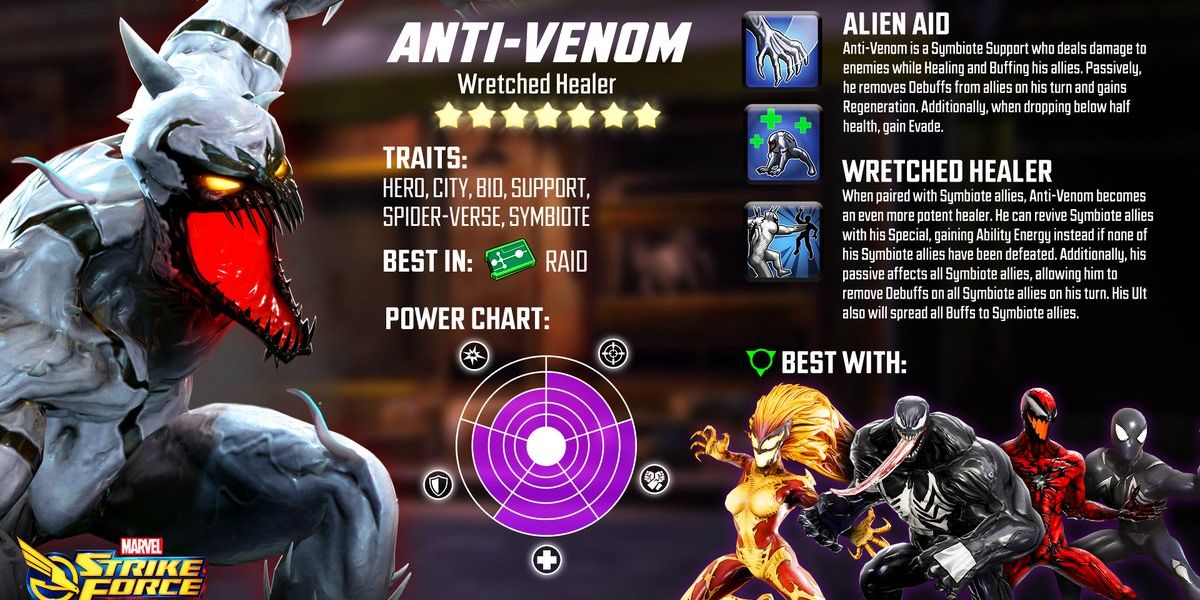Viewport: 1200px width, 600px height.
Task: Click the shield icon on the power chart
Action: 439,483
